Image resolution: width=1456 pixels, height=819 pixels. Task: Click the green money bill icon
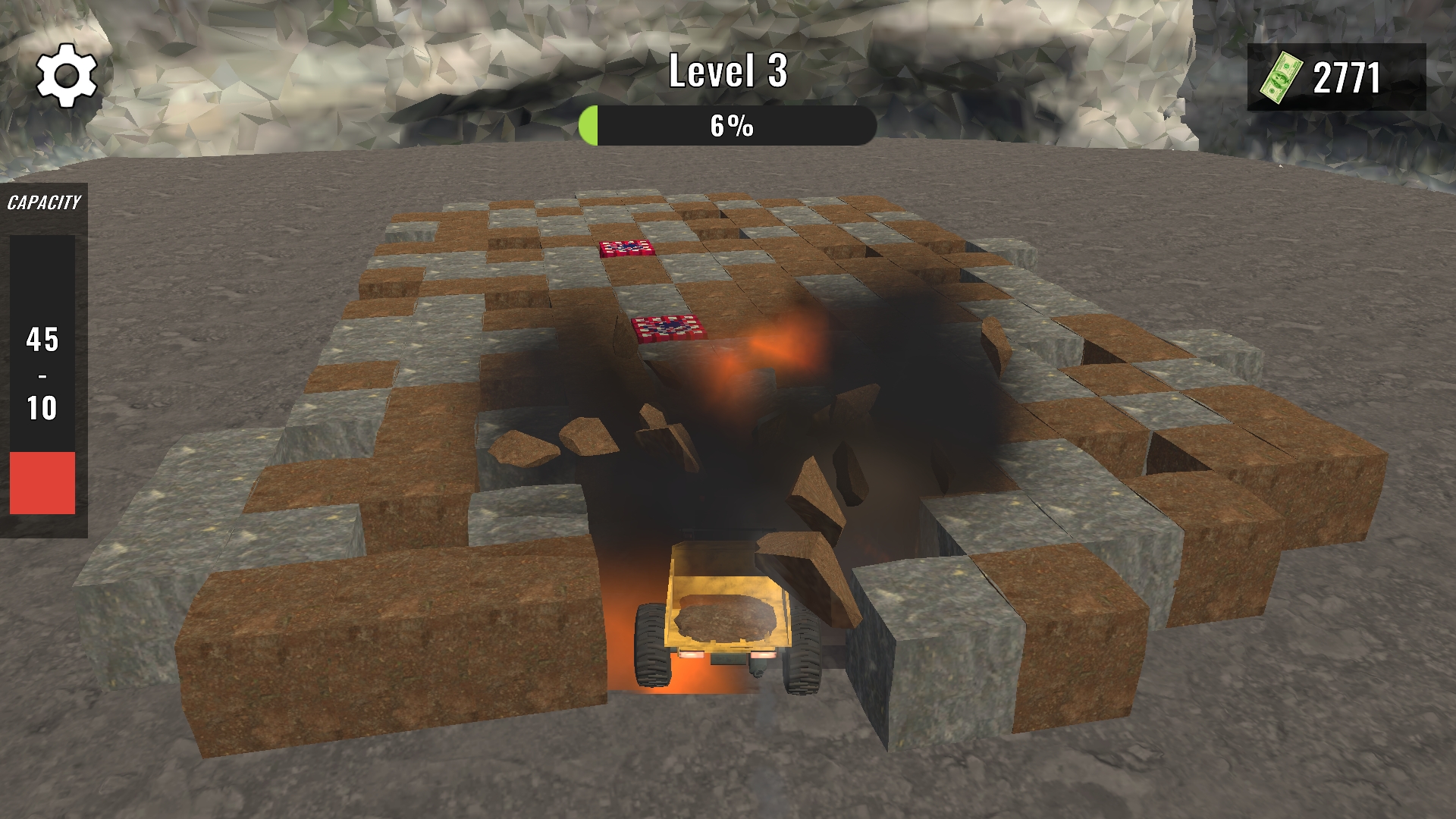pos(1282,76)
